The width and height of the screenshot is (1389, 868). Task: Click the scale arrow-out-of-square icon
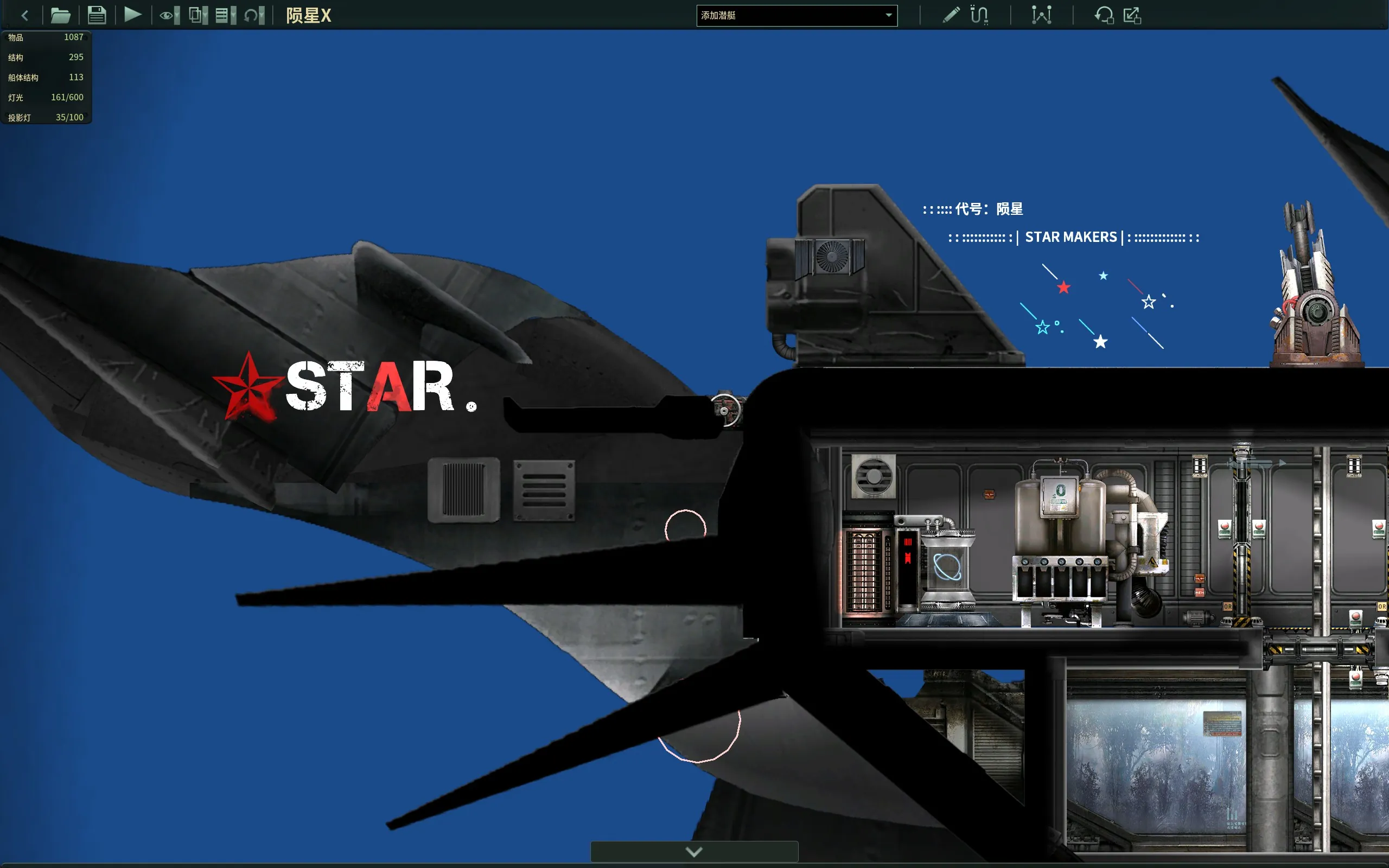click(1132, 15)
